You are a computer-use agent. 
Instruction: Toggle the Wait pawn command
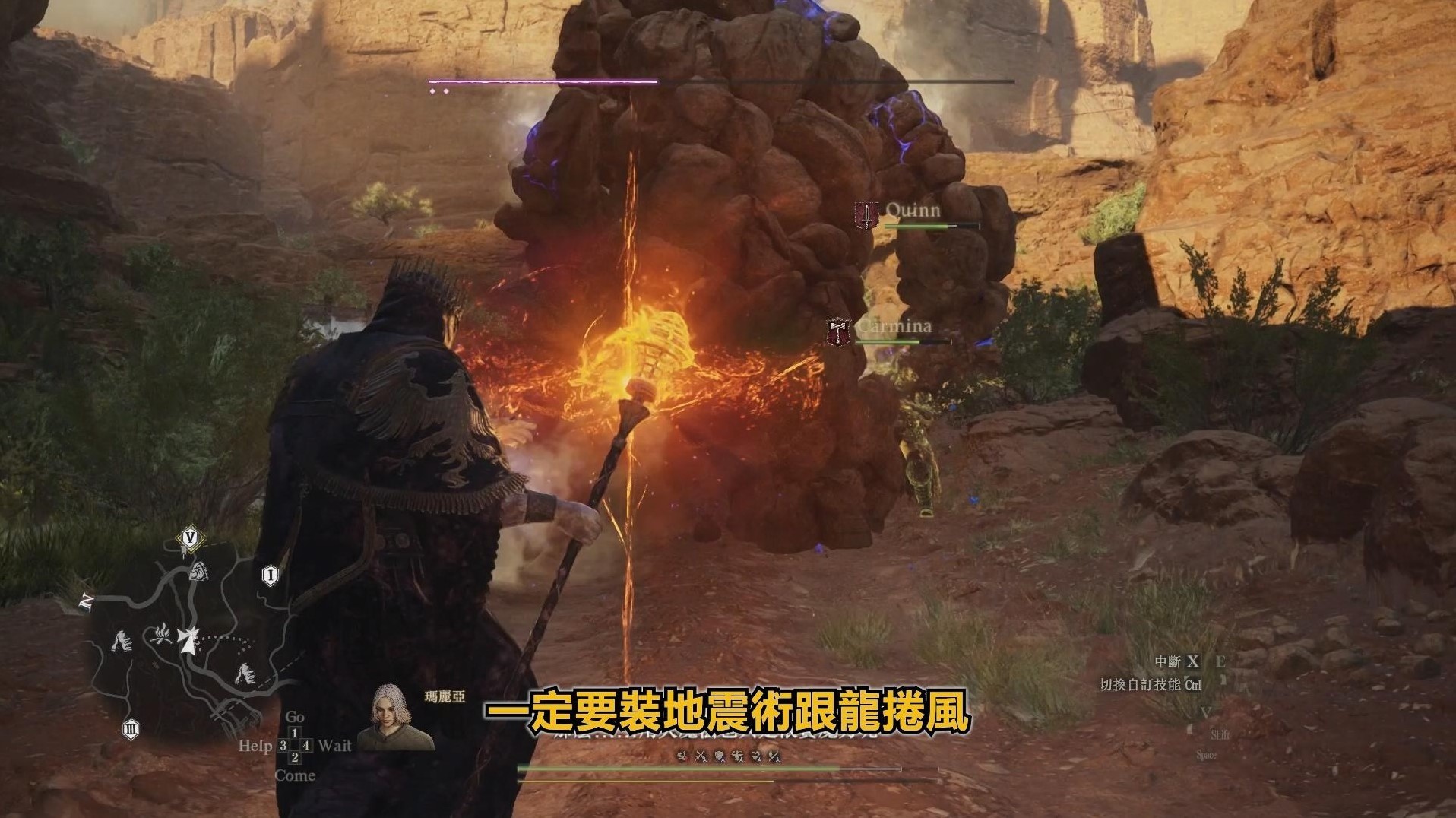click(x=334, y=746)
